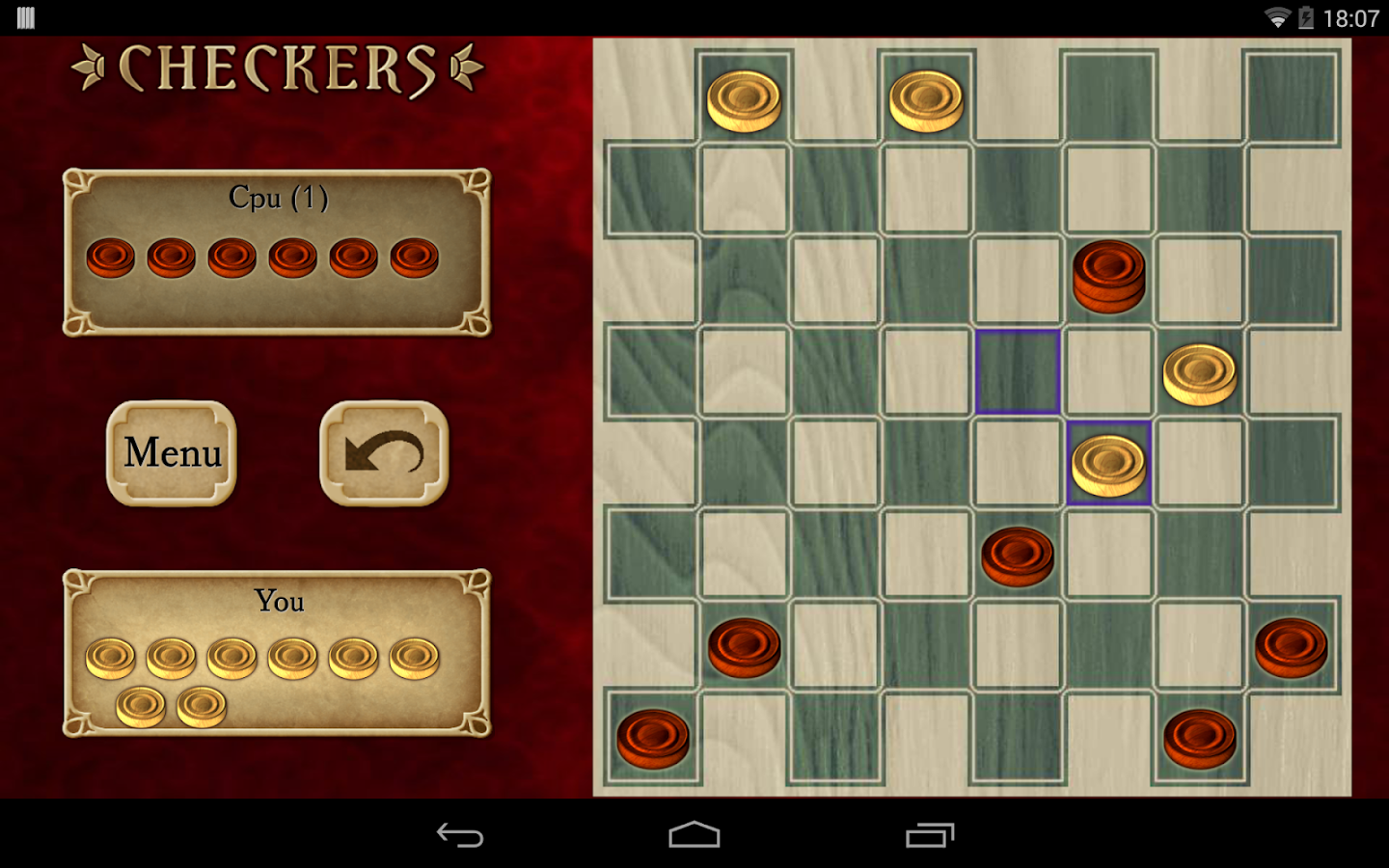The height and width of the screenshot is (868, 1389).
Task: Open the Menu
Action: click(x=171, y=453)
